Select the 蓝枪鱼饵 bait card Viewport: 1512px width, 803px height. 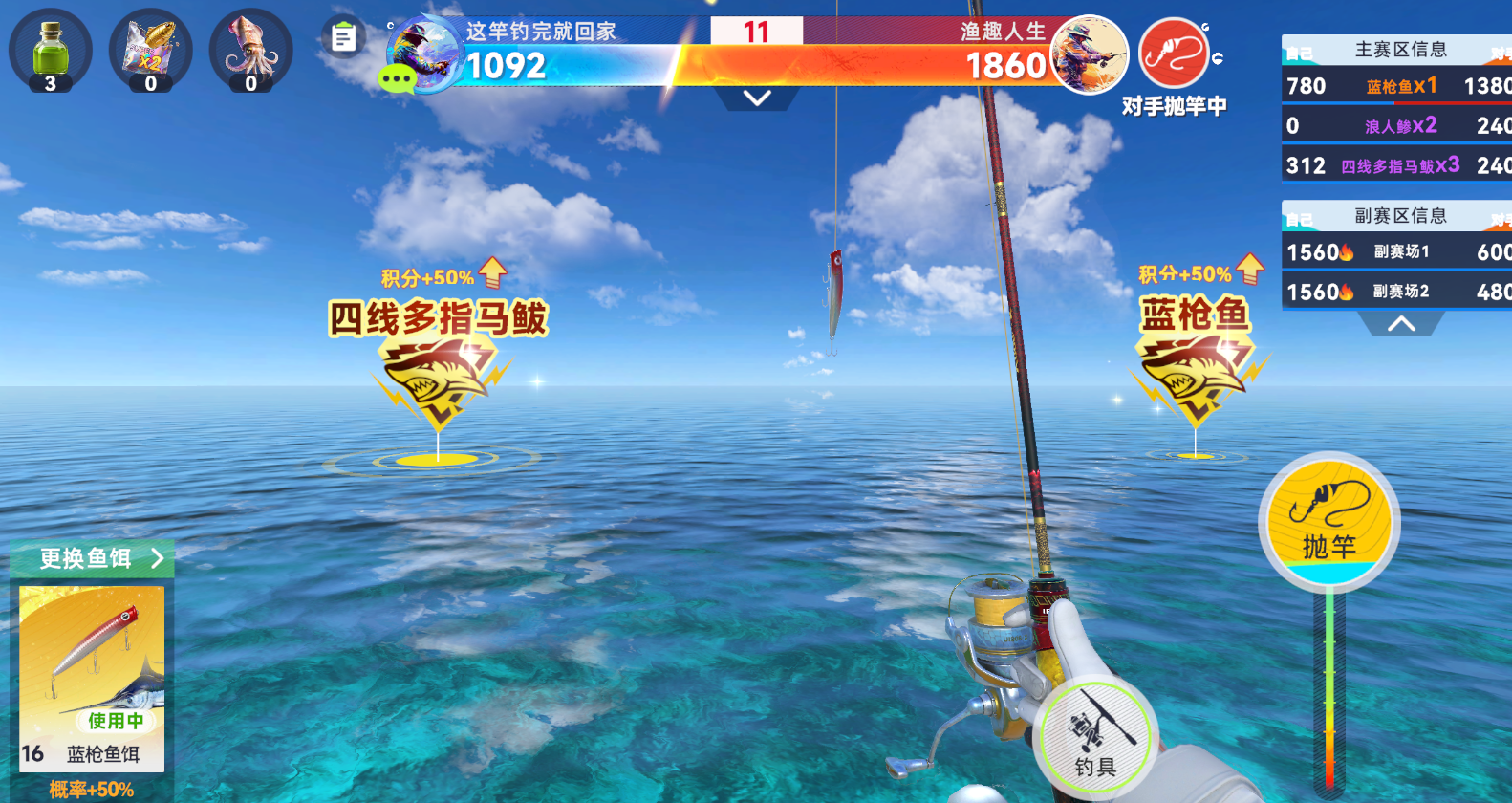coord(92,679)
